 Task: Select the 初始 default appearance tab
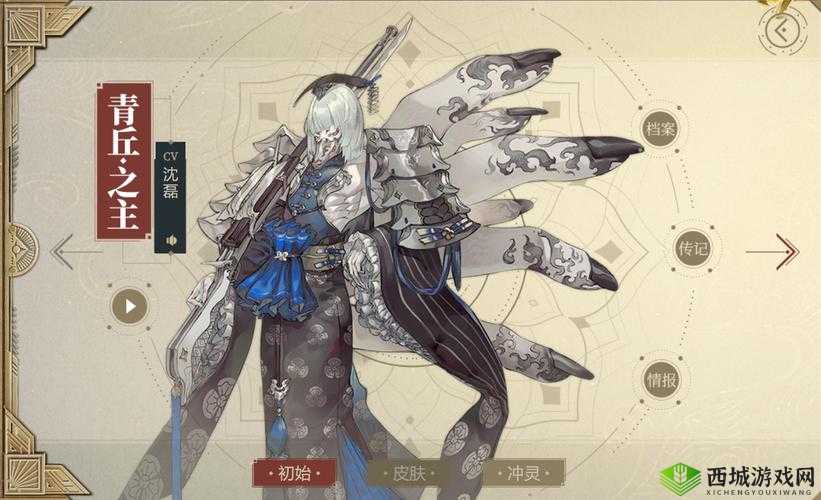pyautogui.click(x=290, y=471)
